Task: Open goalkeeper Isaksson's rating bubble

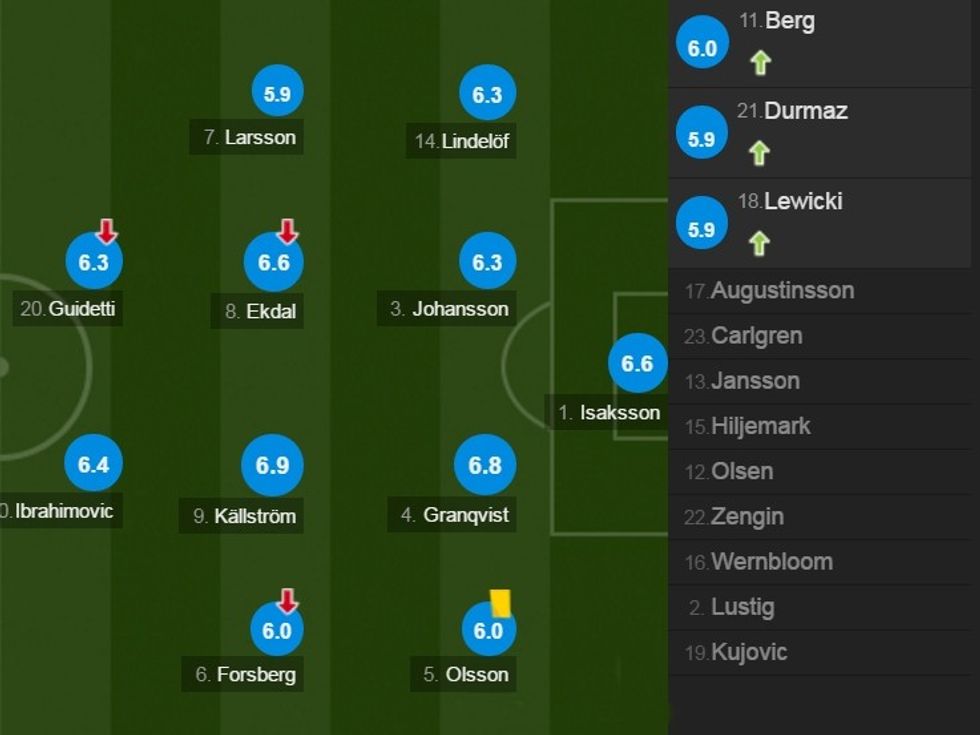Action: 637,364
